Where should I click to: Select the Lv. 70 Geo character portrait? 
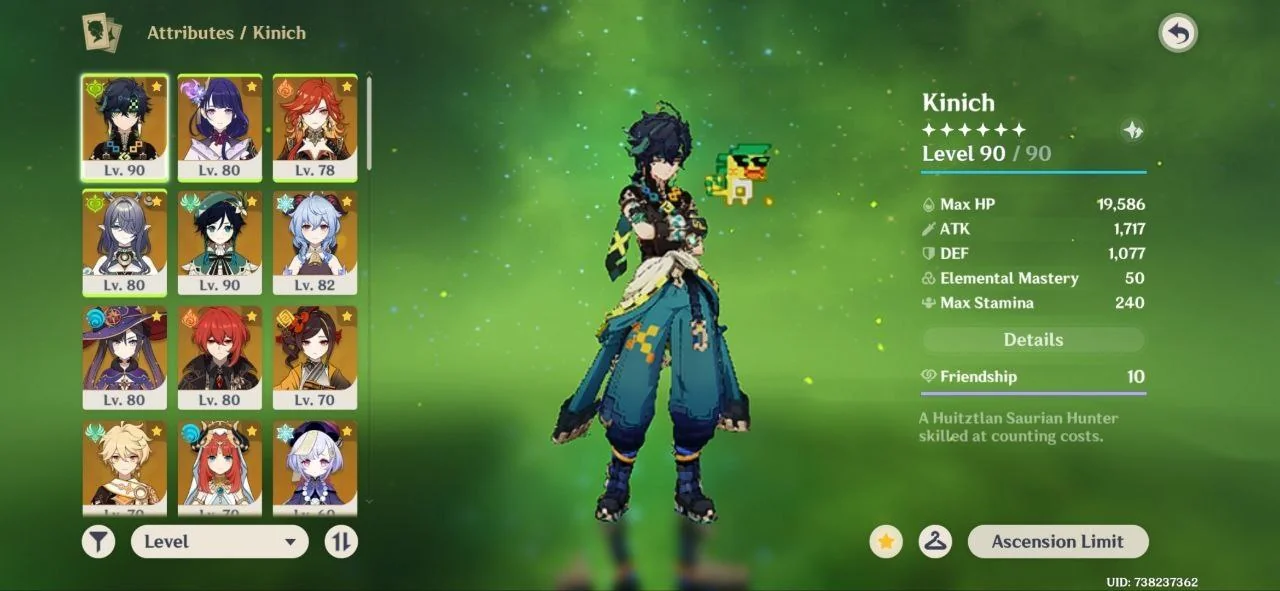tap(315, 357)
